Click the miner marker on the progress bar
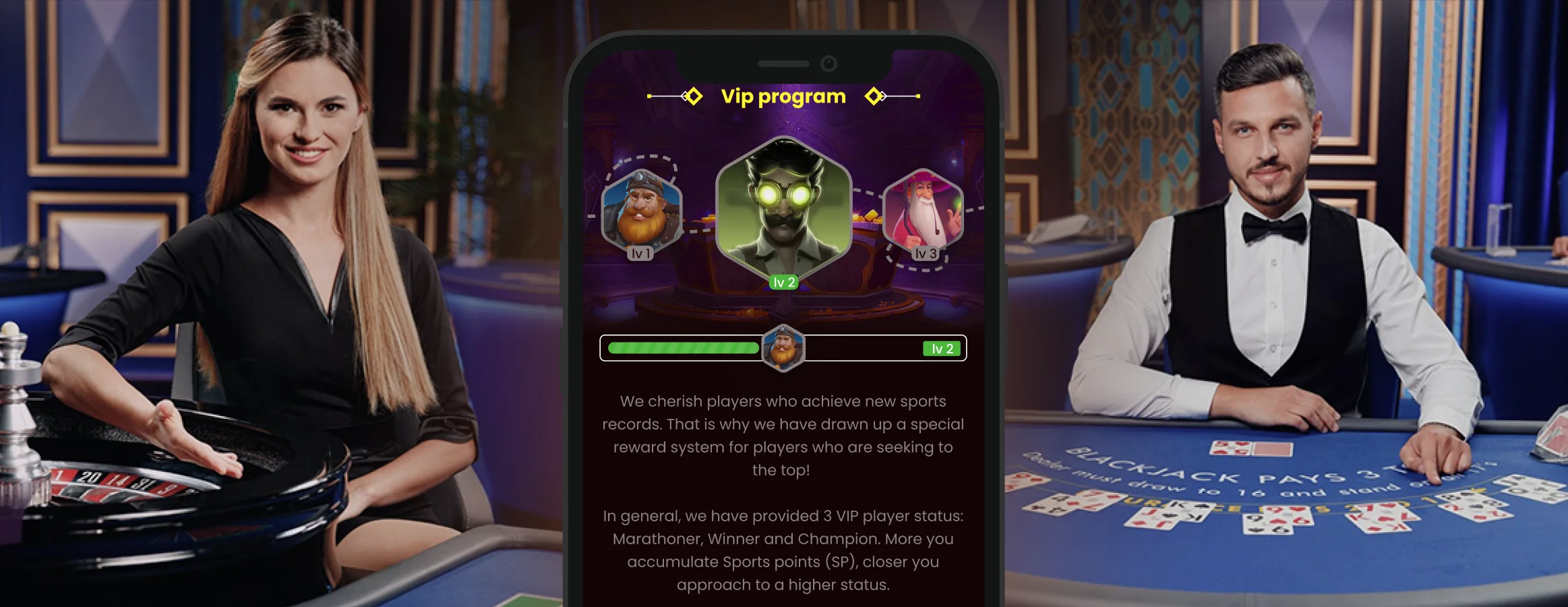The image size is (1568, 607). point(783,348)
